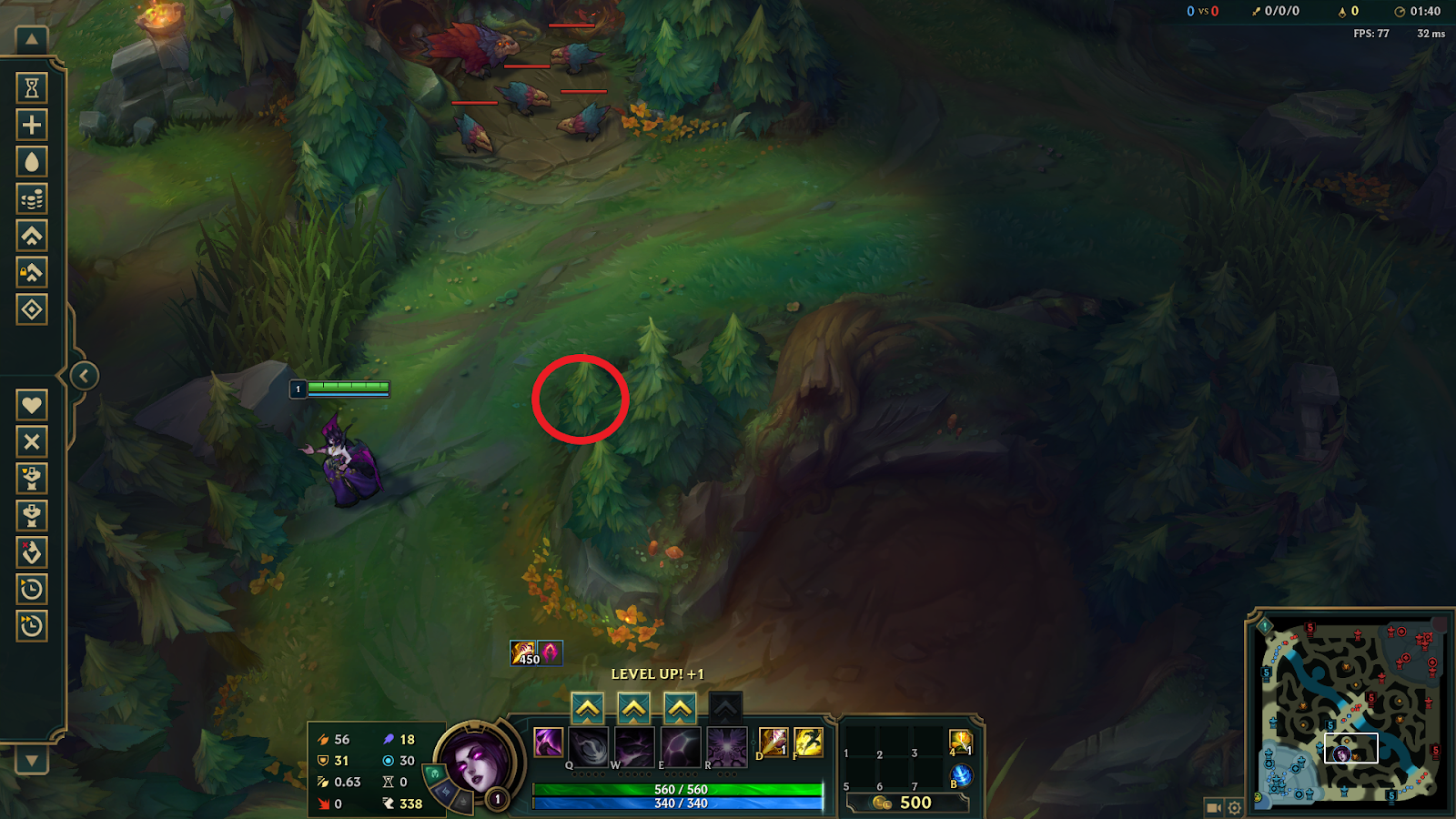Click the water droplet refill icon in the sidebar
This screenshot has height=819, width=1456.
tap(32, 161)
